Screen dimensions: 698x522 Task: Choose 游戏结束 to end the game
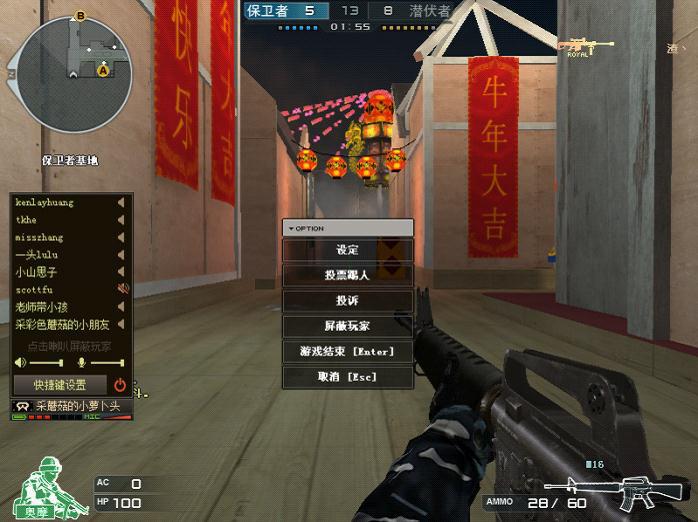(x=347, y=352)
